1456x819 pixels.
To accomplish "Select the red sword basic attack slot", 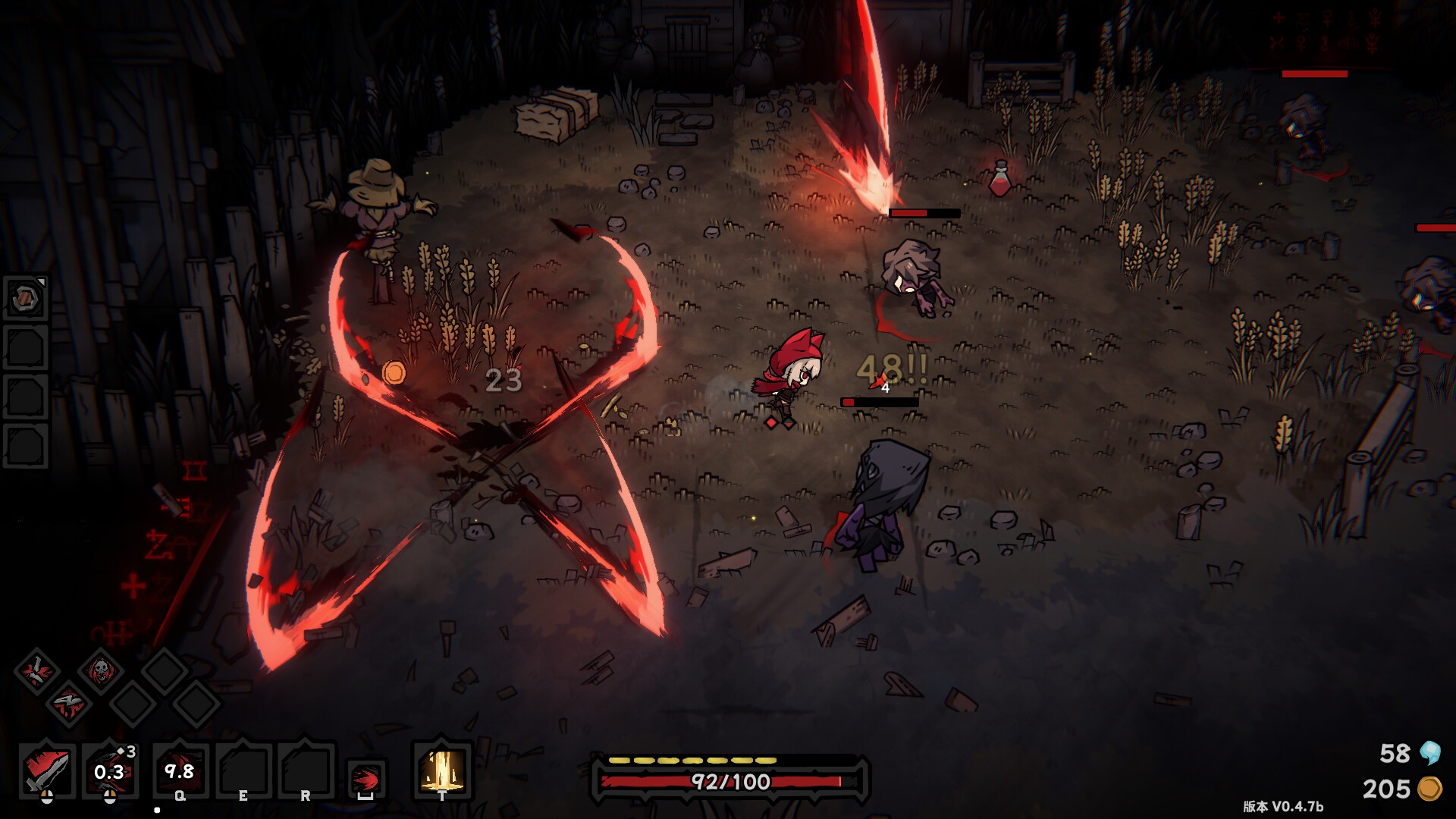I will click(47, 770).
